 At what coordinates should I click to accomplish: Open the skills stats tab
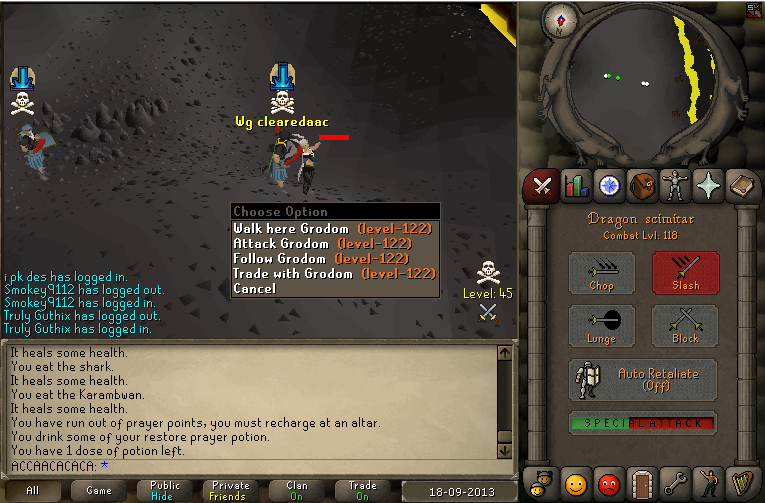575,185
